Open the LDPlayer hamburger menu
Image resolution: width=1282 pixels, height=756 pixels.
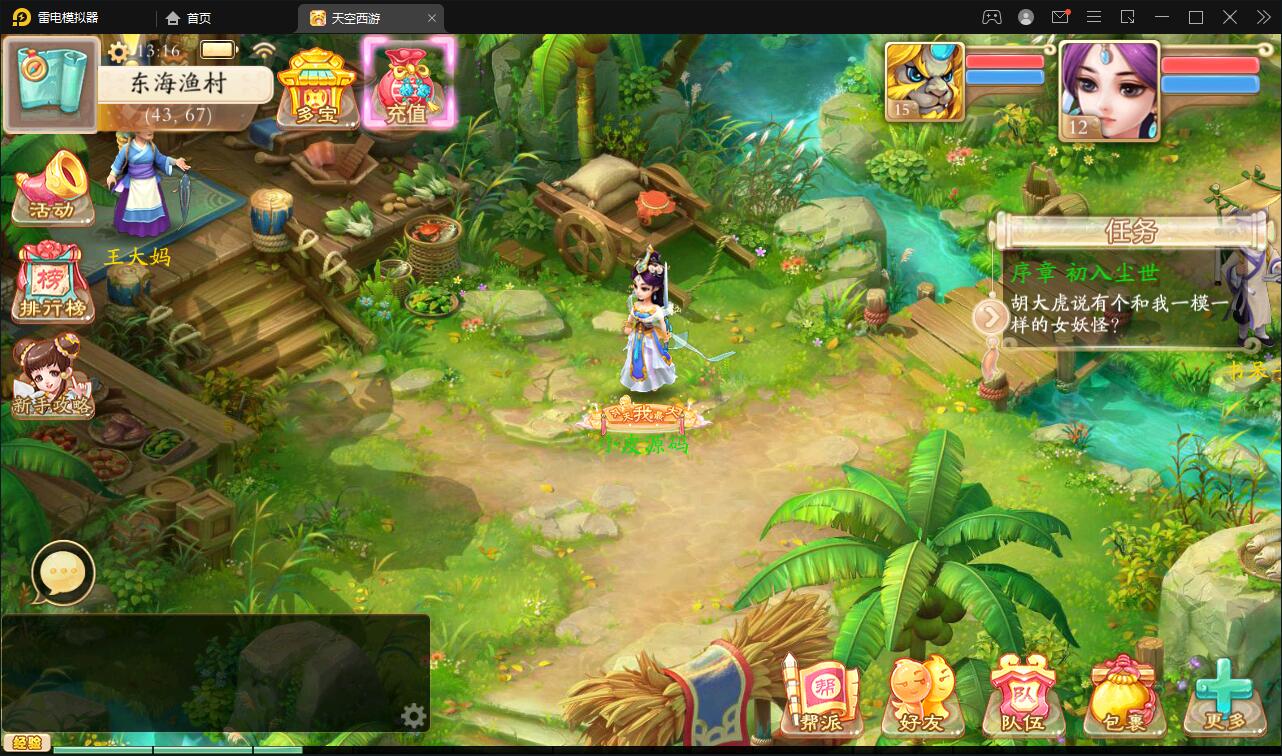coord(1094,17)
